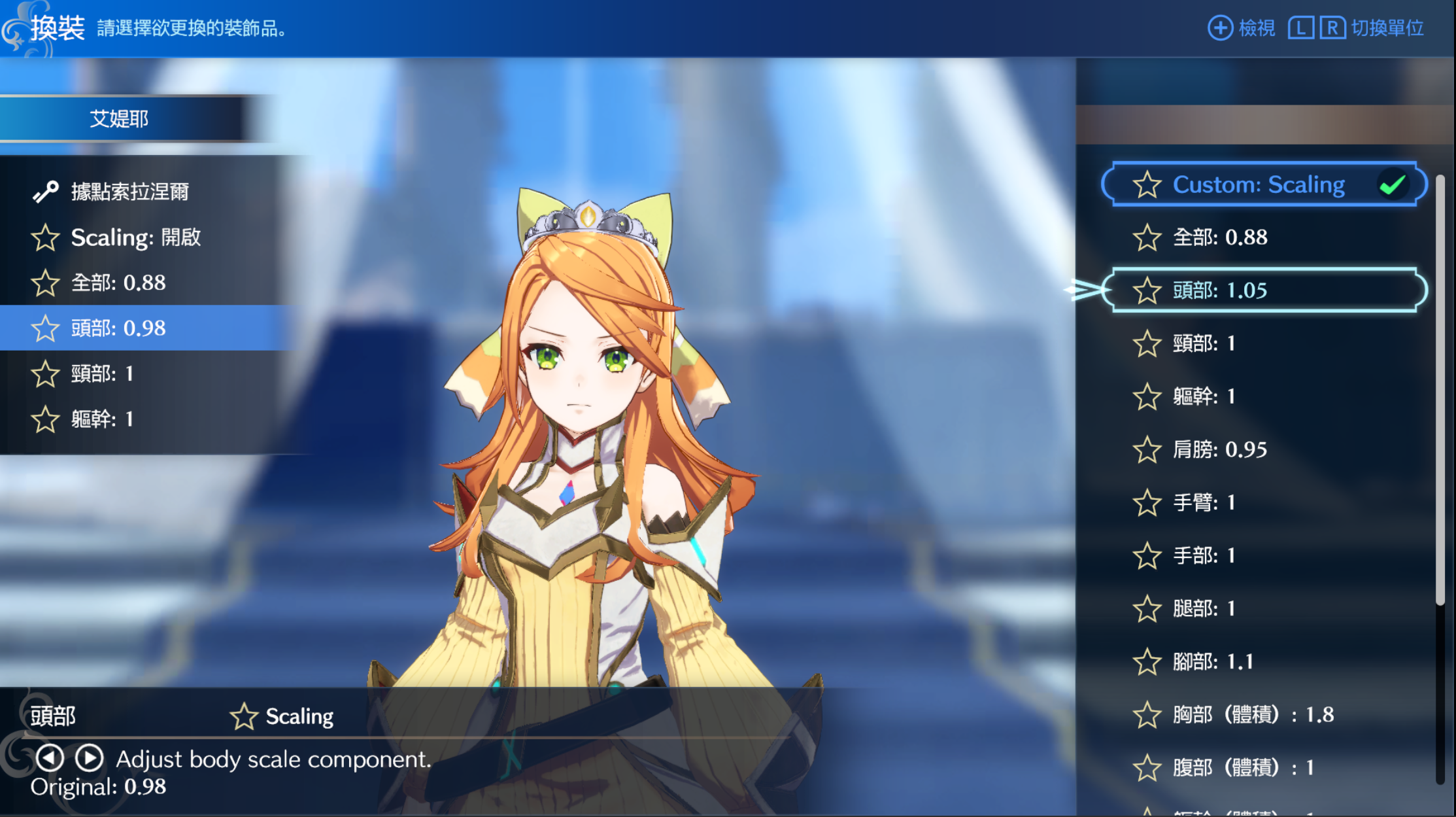Select the 手臂: 1 option

coord(1203,502)
